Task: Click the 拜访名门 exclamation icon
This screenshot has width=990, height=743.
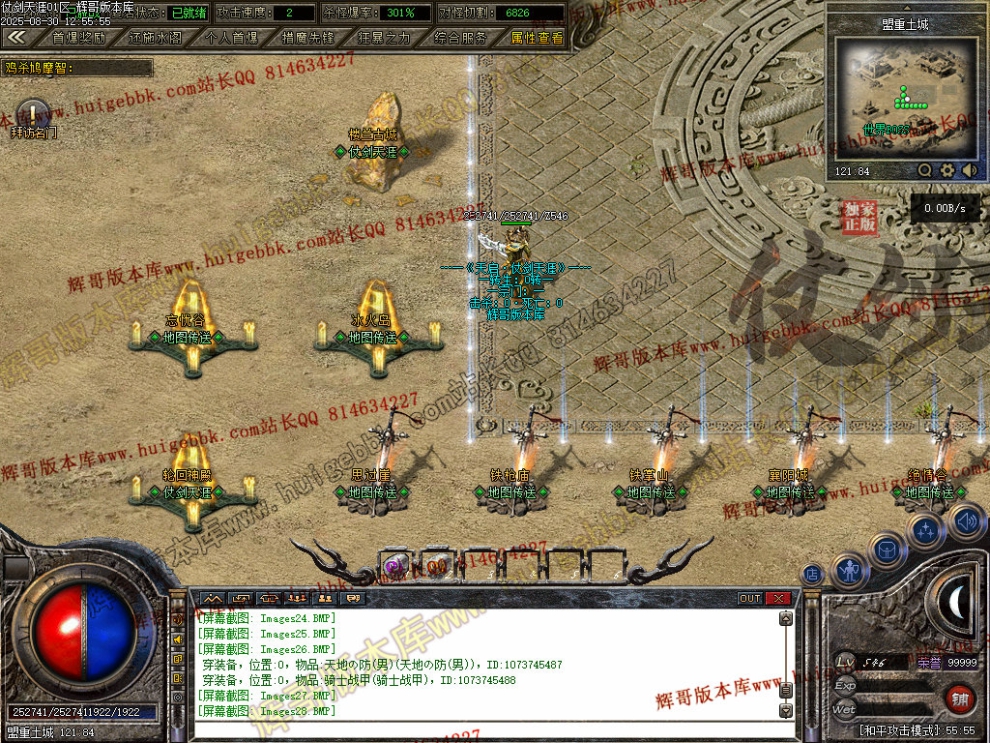Action: (33, 113)
